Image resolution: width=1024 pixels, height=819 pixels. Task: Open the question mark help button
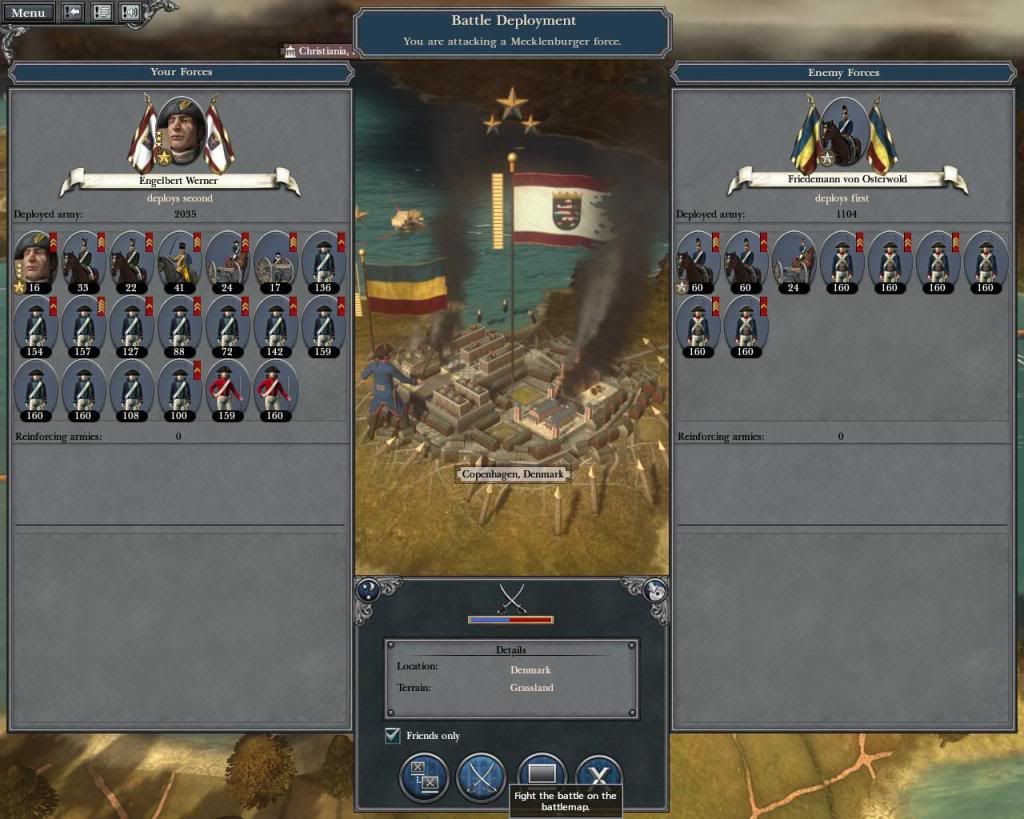367,590
